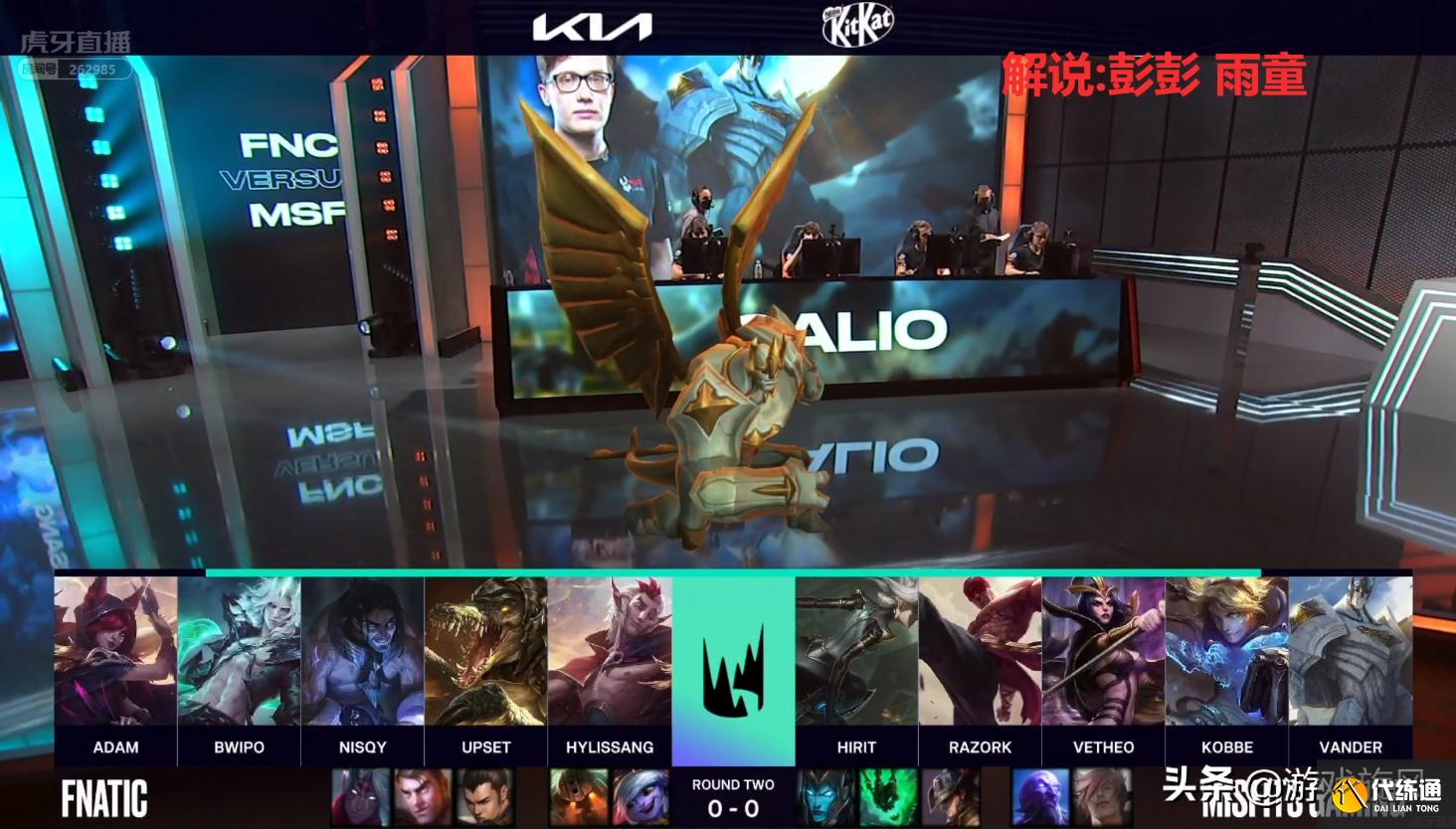
Task: Choose Vander's Galio champion tile
Action: 1350,651
